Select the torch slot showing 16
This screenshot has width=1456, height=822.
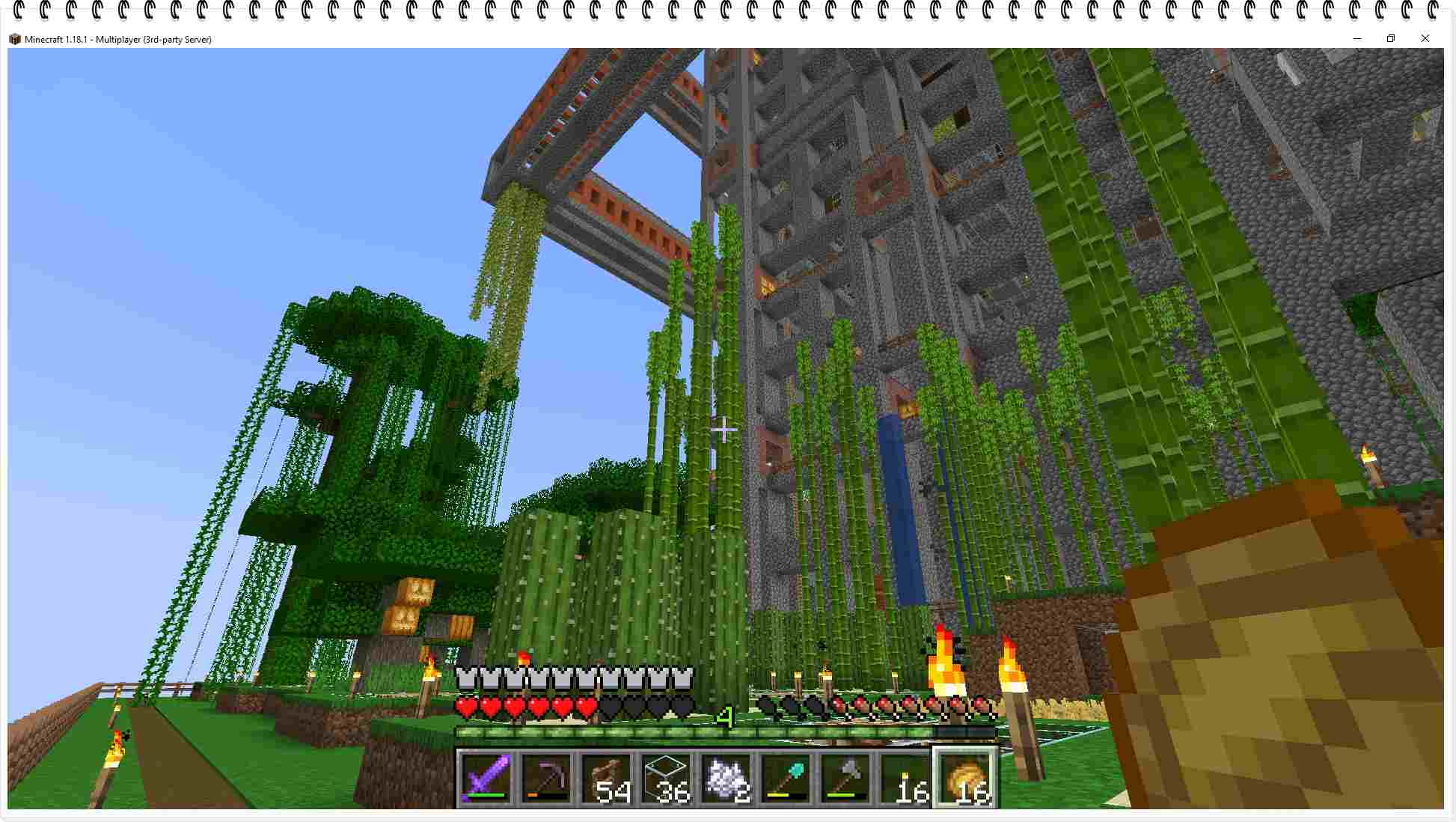coord(907,779)
